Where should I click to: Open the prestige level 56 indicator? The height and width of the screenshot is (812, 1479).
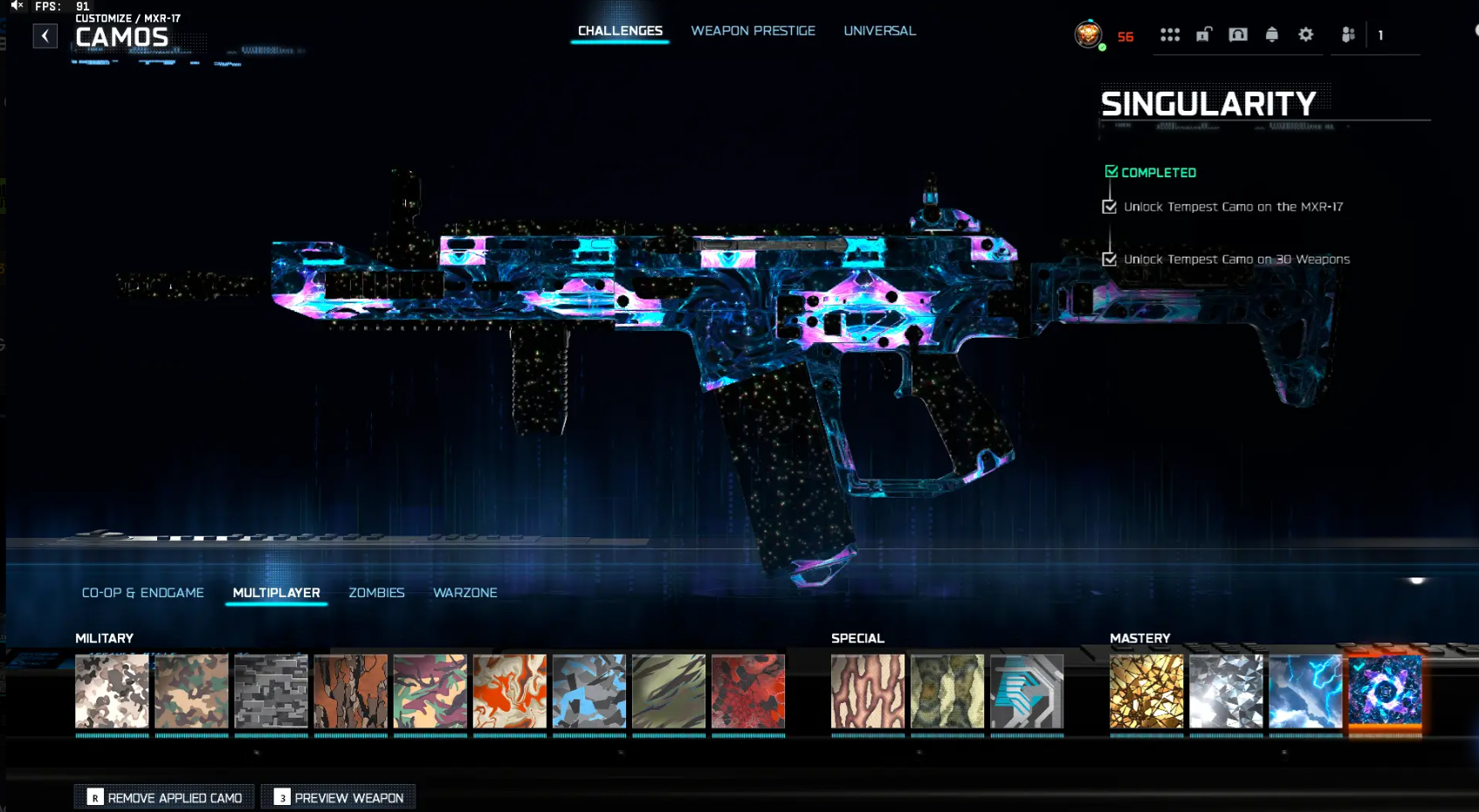(x=1125, y=37)
